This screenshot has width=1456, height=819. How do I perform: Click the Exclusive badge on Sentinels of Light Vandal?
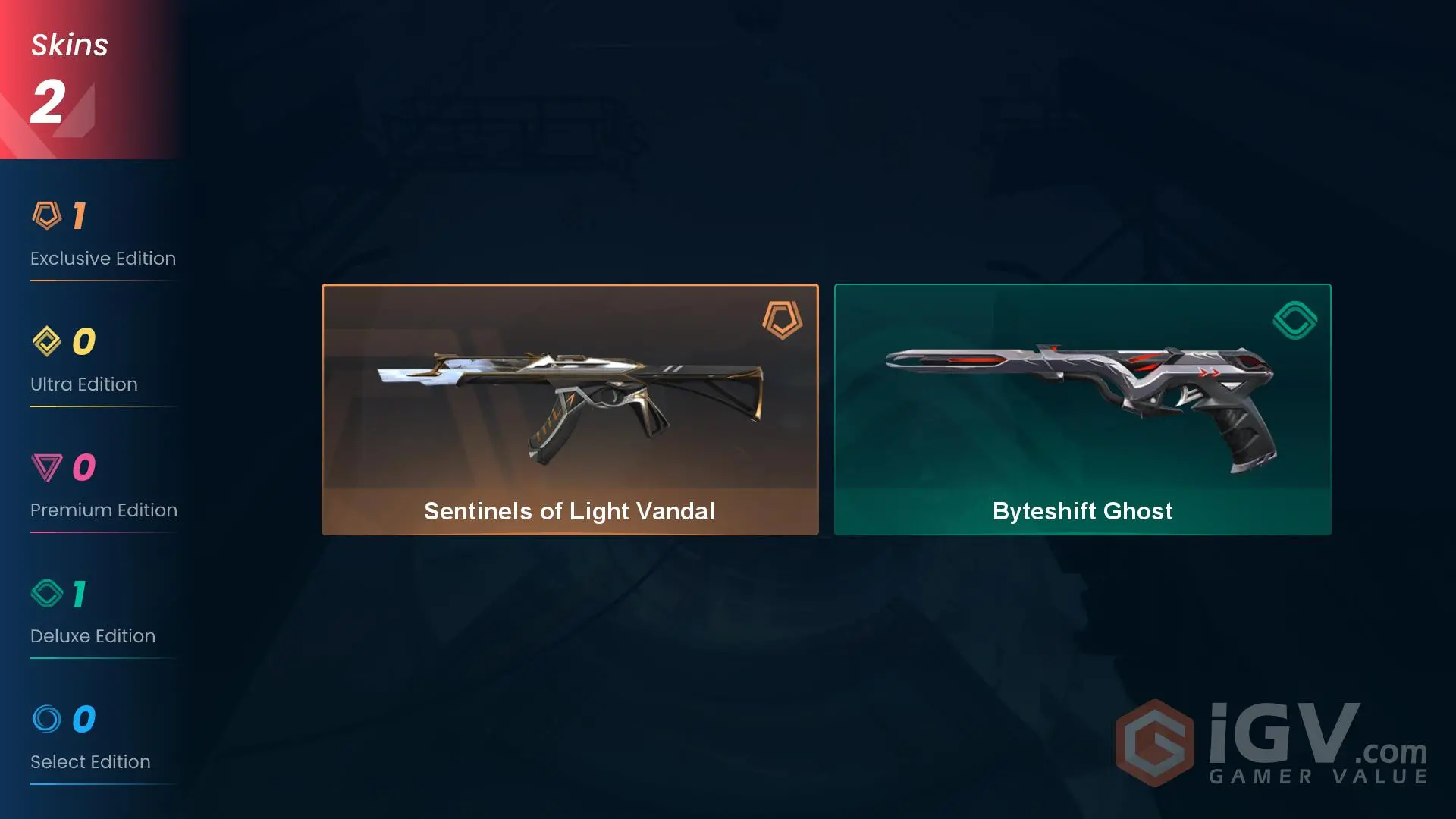[x=782, y=320]
